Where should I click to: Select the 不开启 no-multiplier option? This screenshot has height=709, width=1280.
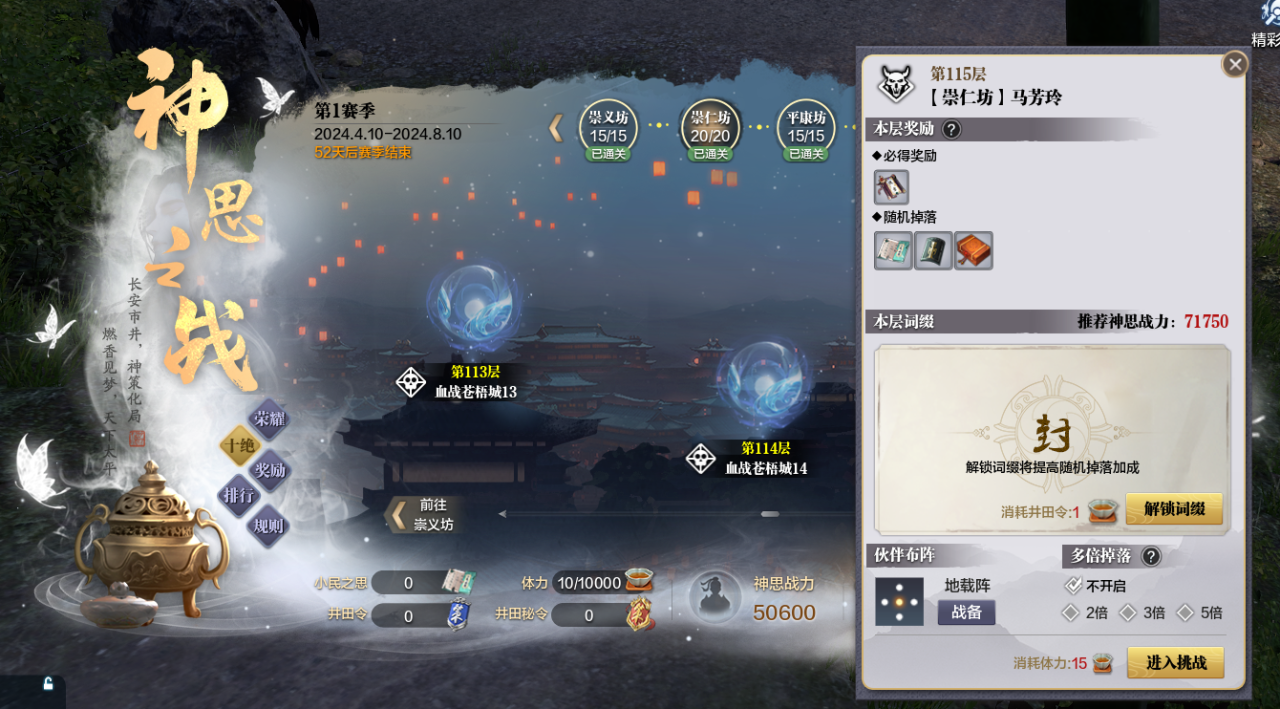click(1073, 586)
